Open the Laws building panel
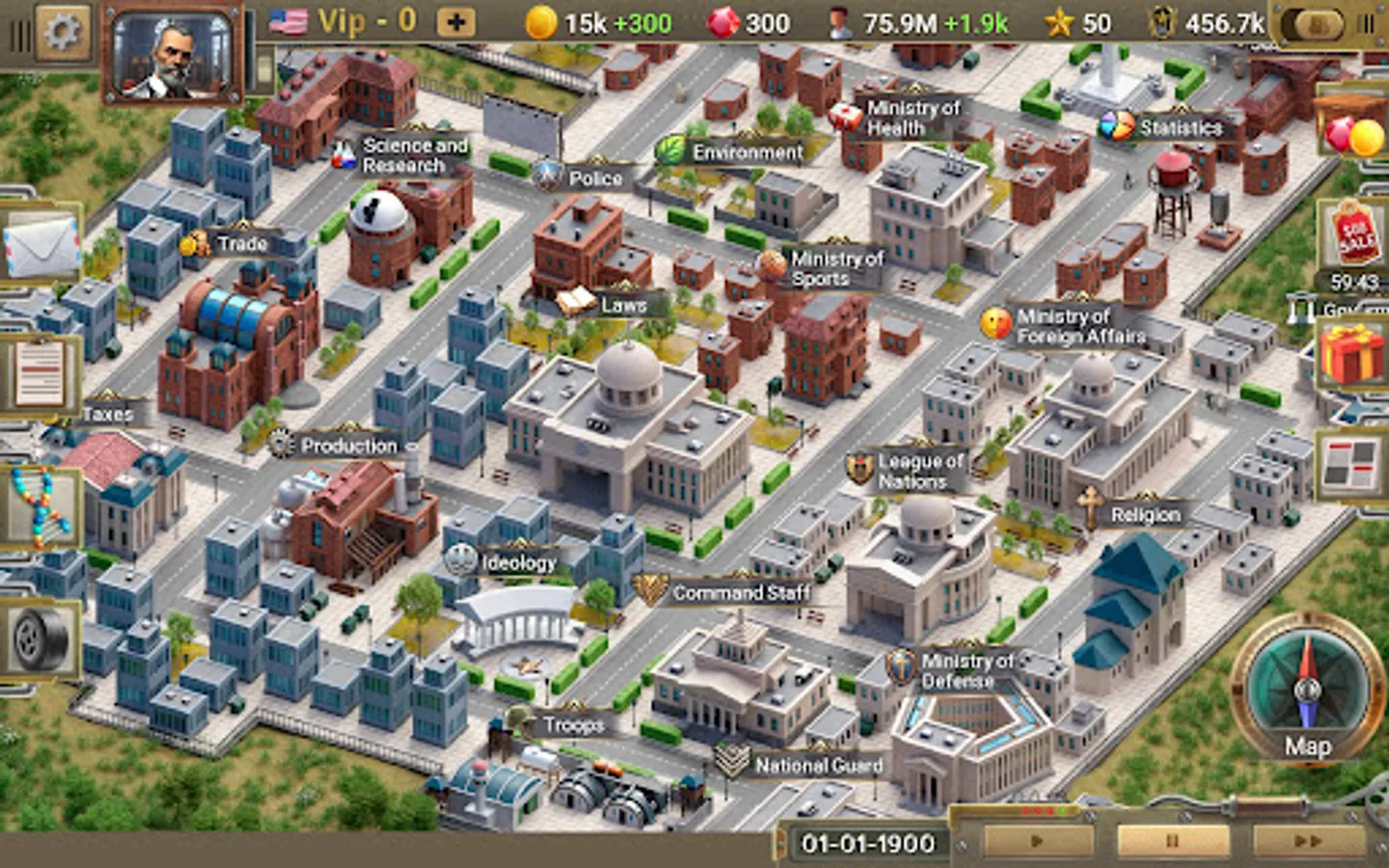Screen dimensions: 1389x868 [606, 302]
